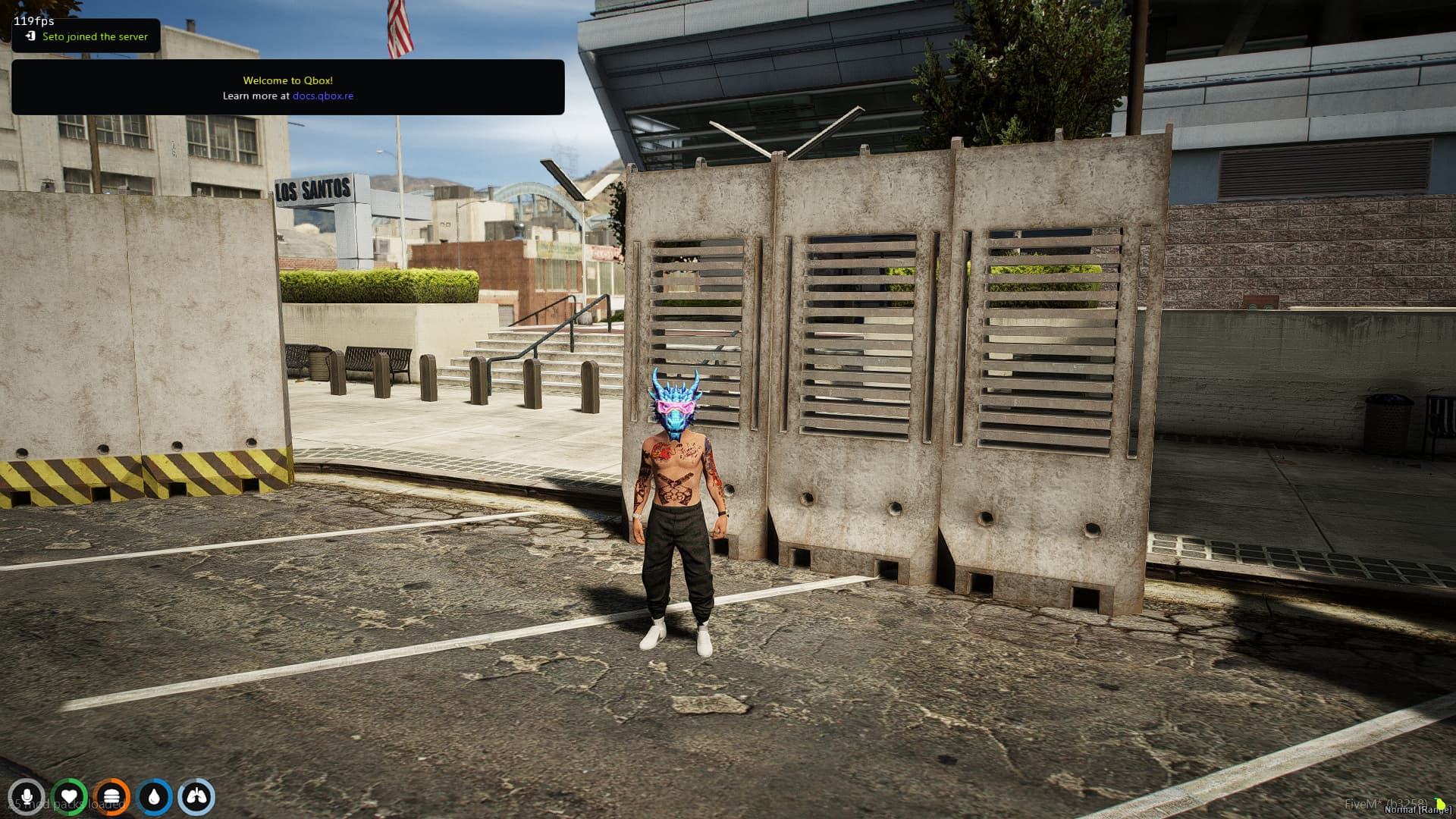The image size is (1456, 819).
Task: Open the docs.qbox.re link
Action: 322,96
